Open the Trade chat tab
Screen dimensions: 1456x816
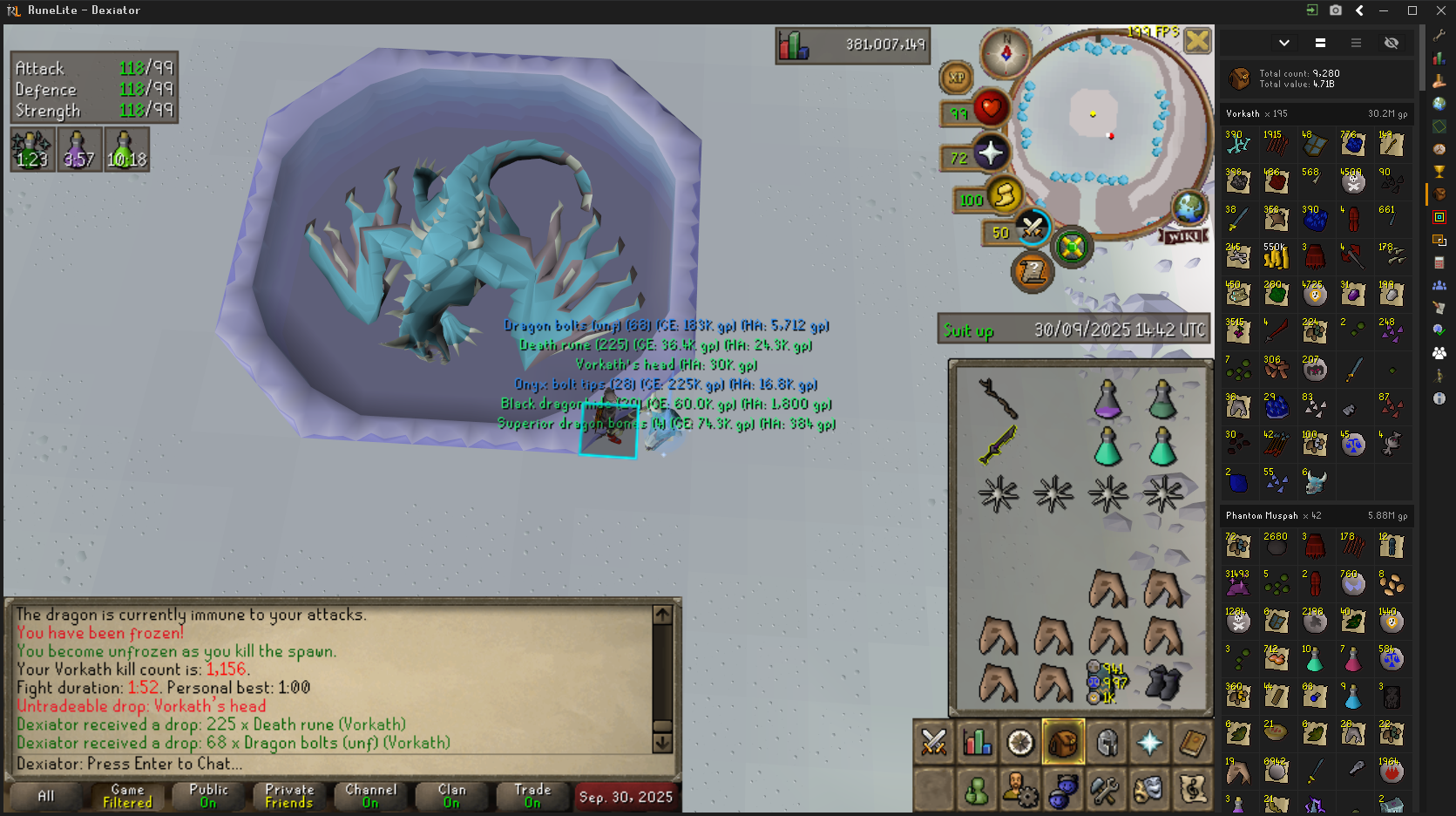click(x=532, y=796)
